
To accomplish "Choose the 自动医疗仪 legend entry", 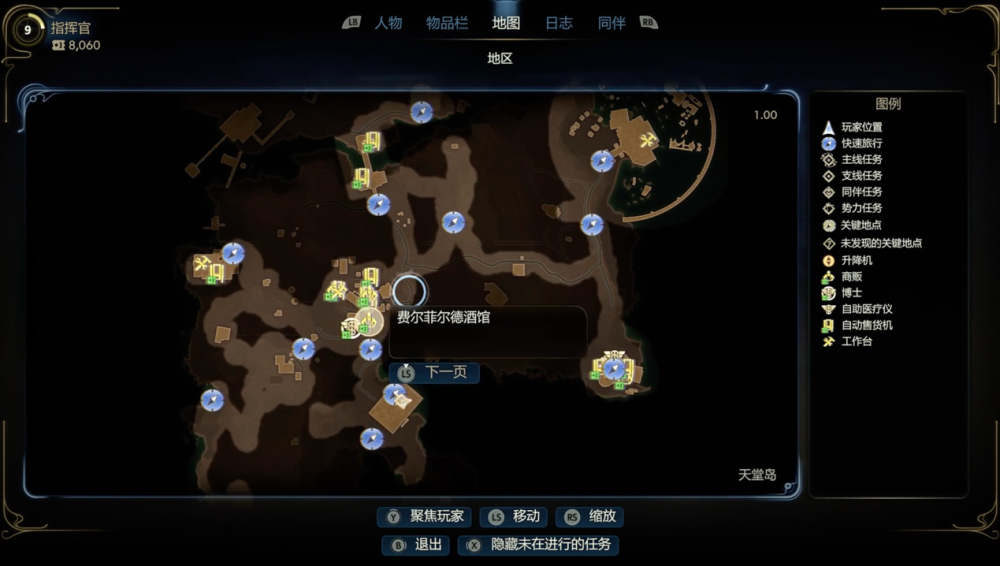I will 866,309.
